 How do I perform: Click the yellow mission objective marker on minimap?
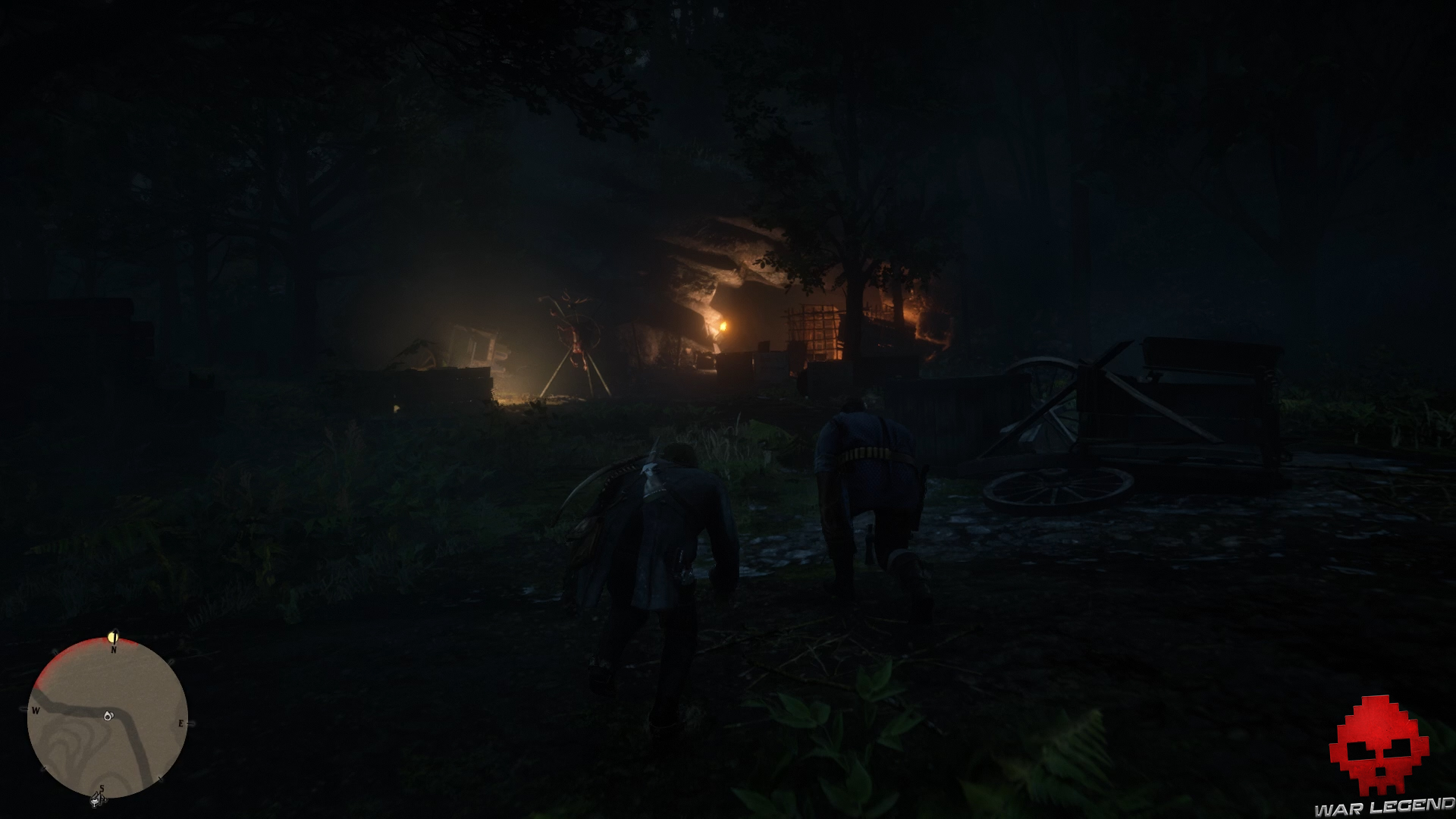(x=113, y=636)
